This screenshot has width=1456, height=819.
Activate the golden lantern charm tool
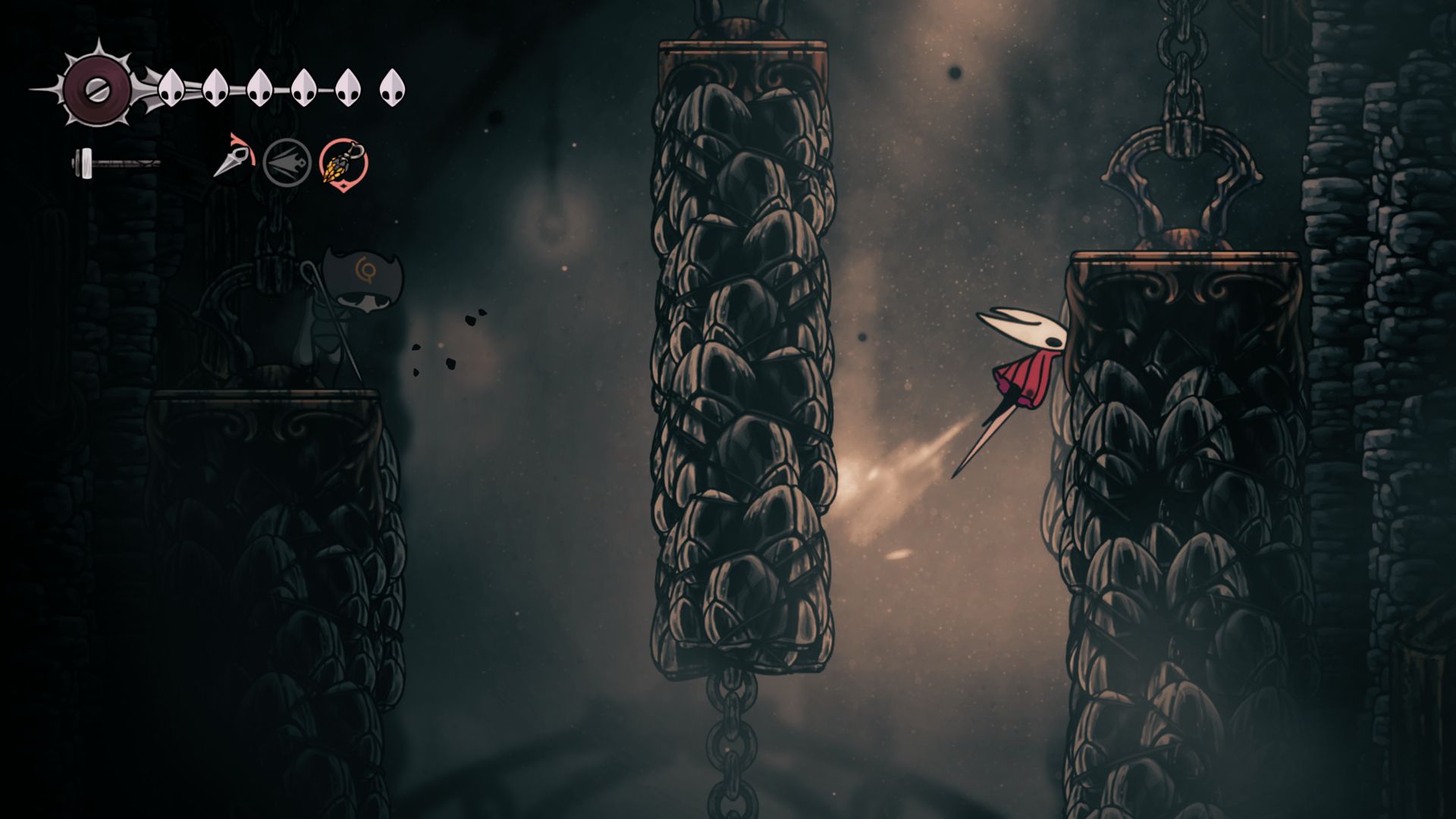tap(344, 162)
